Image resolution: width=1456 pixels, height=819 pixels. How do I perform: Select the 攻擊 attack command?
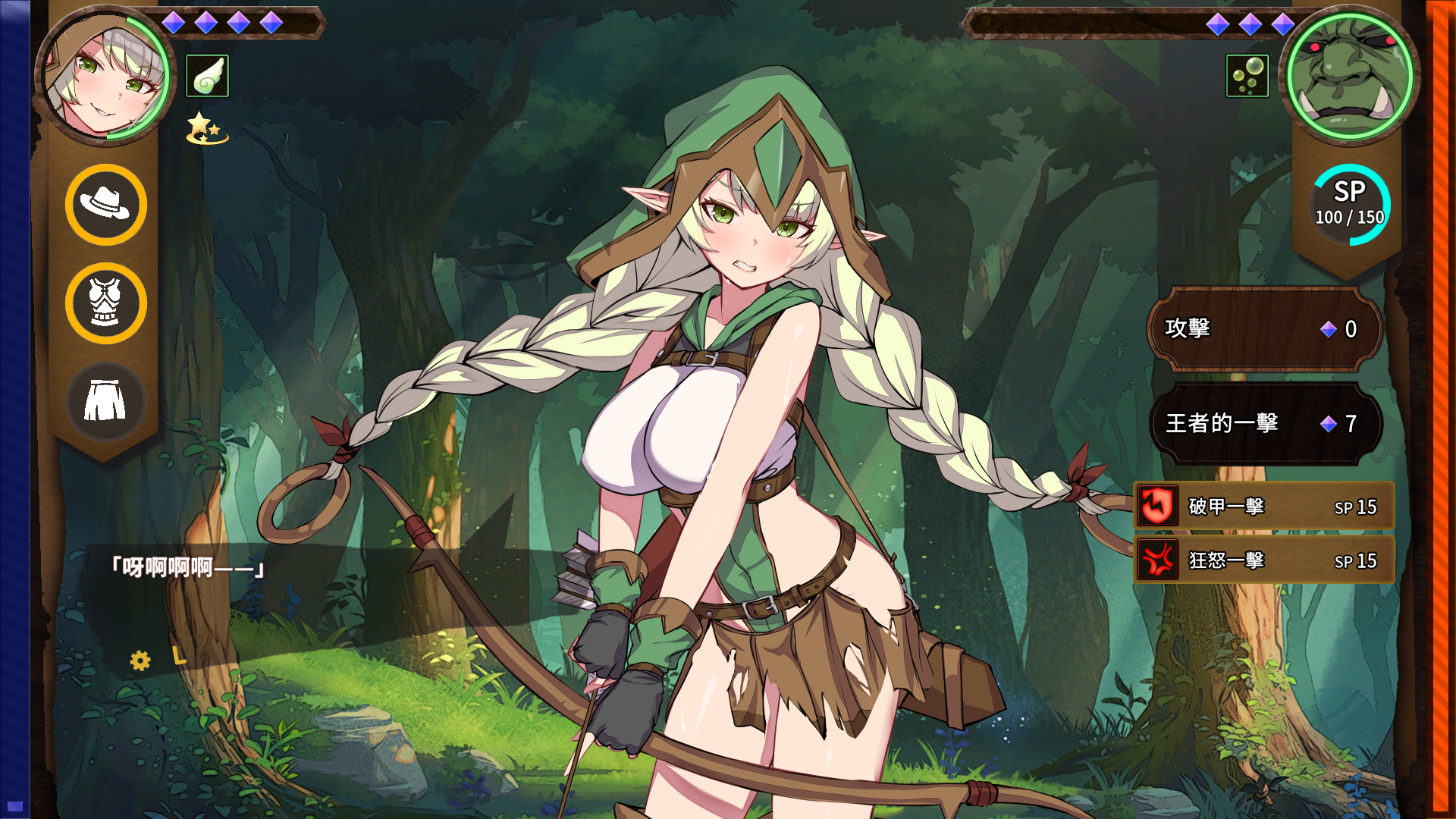point(1264,328)
